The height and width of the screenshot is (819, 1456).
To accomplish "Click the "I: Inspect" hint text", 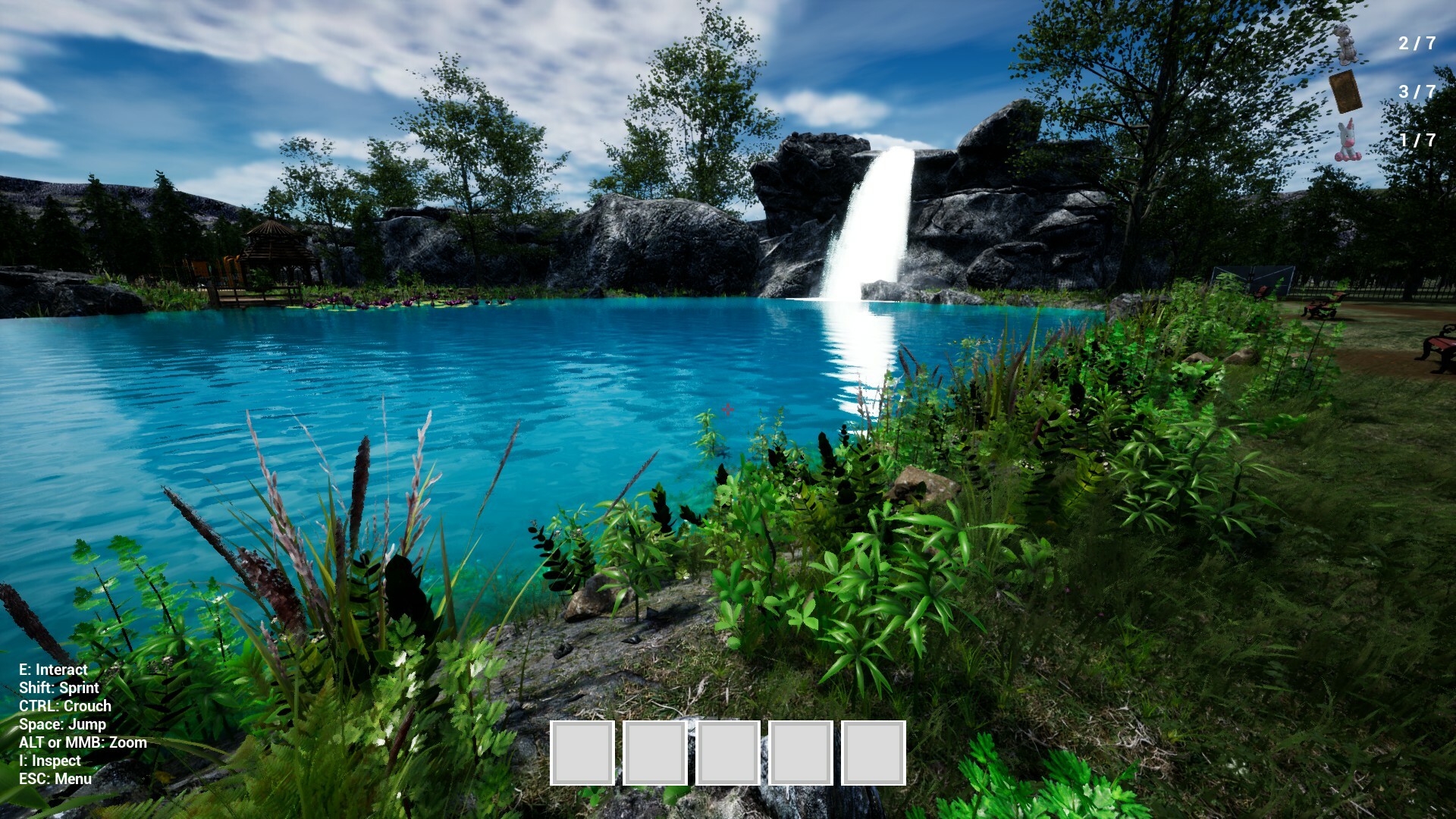I will [x=49, y=761].
